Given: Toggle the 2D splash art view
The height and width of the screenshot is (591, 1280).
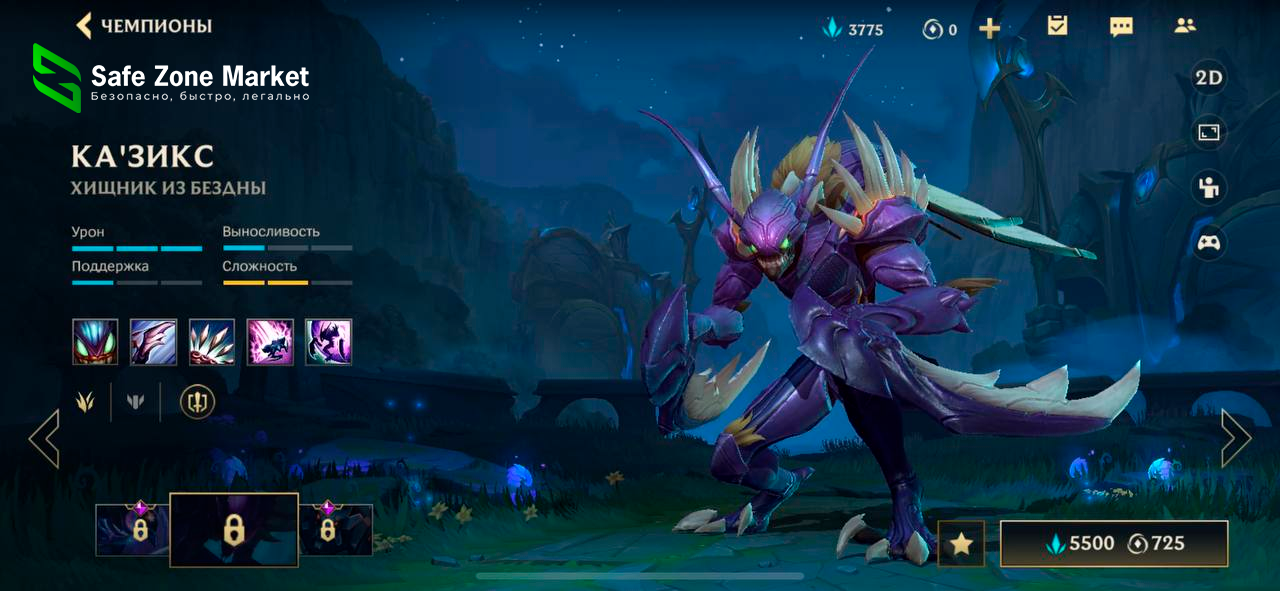Looking at the screenshot, I should [1209, 78].
